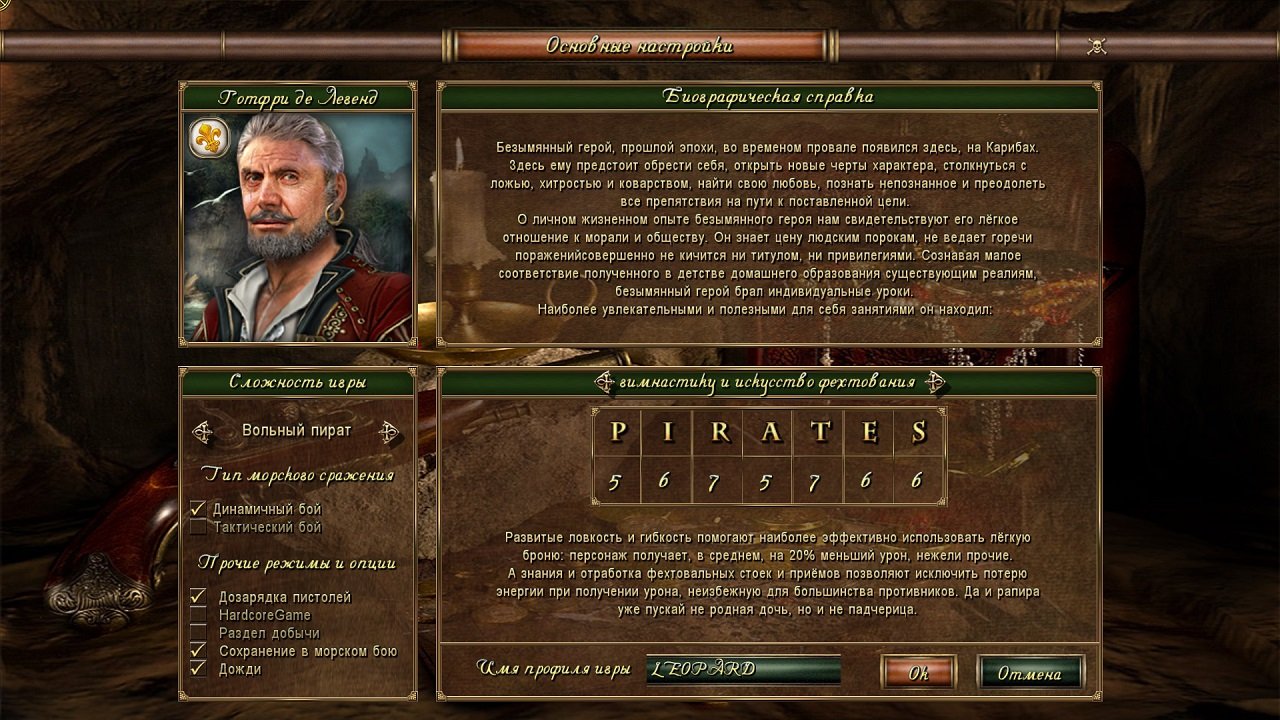This screenshot has height=720, width=1280.
Task: Select previous difficulty left of Вольный пират
Action: (x=203, y=431)
